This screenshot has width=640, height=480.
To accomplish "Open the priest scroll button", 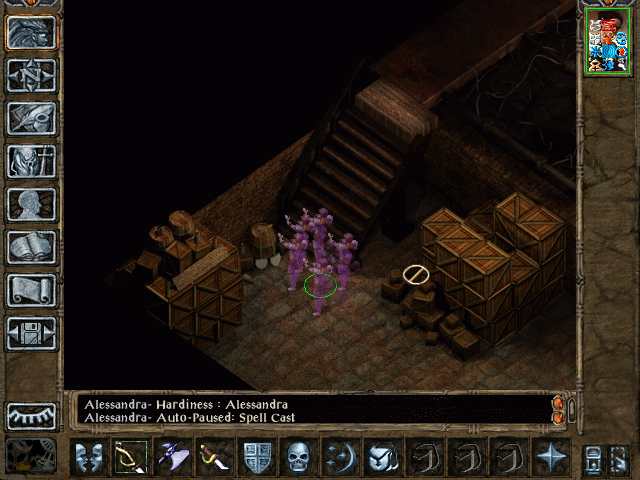I will 32,290.
